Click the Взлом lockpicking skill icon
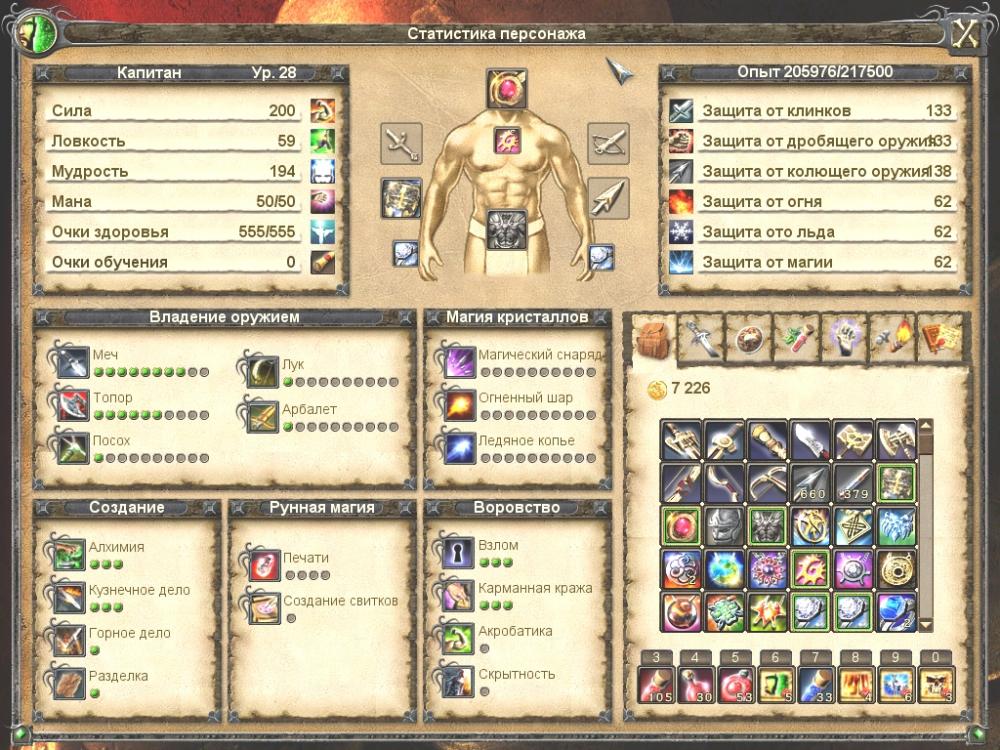 pyautogui.click(x=458, y=553)
